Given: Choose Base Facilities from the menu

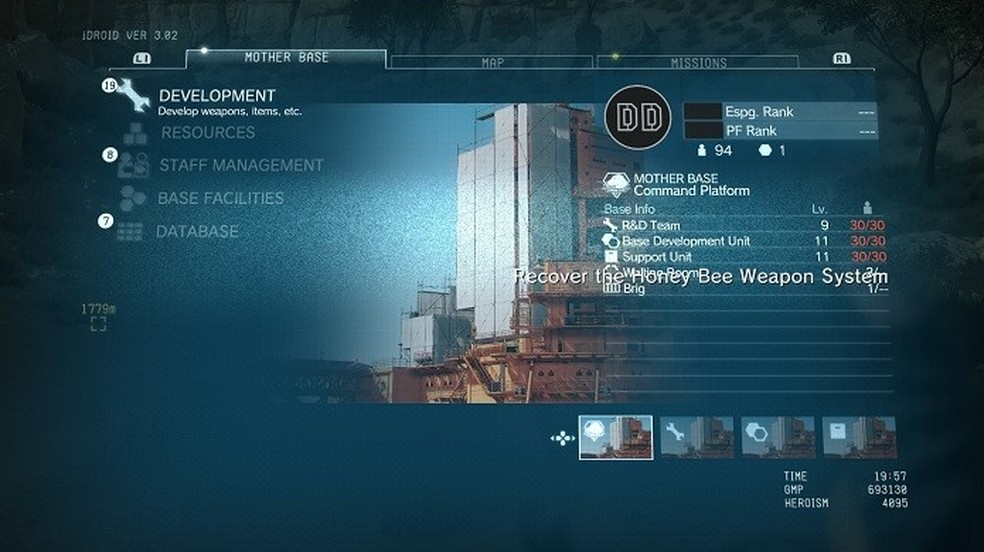Looking at the screenshot, I should (x=220, y=198).
